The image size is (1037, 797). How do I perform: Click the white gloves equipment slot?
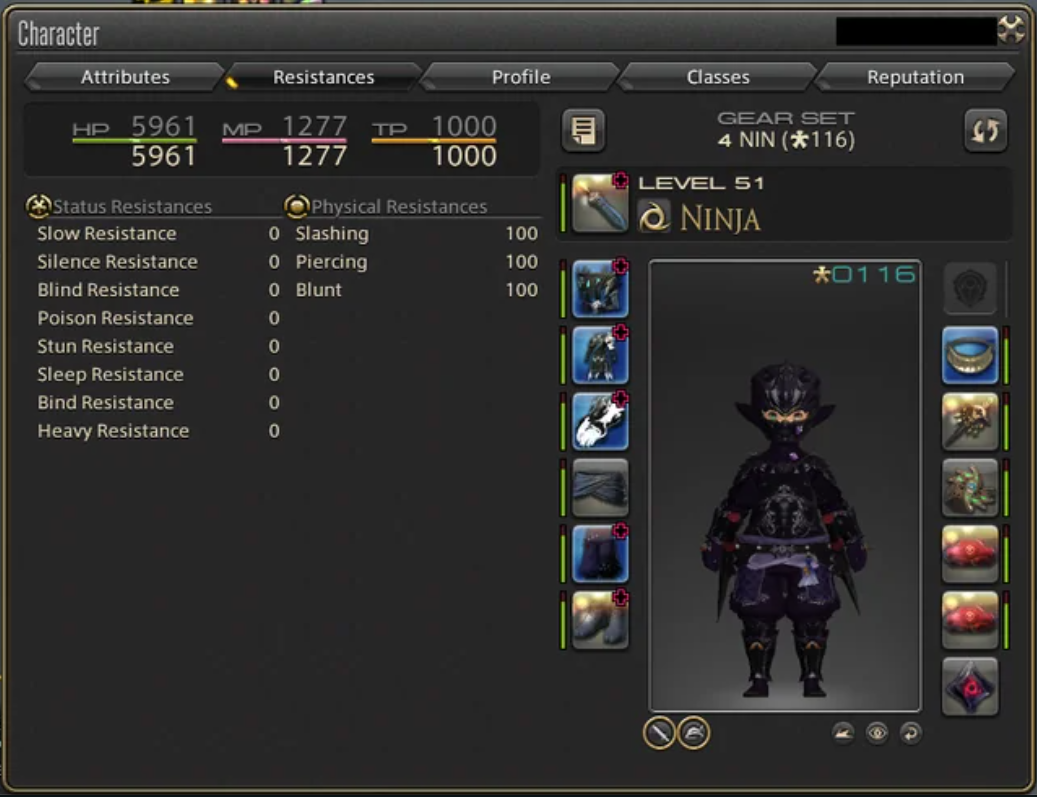[600, 421]
